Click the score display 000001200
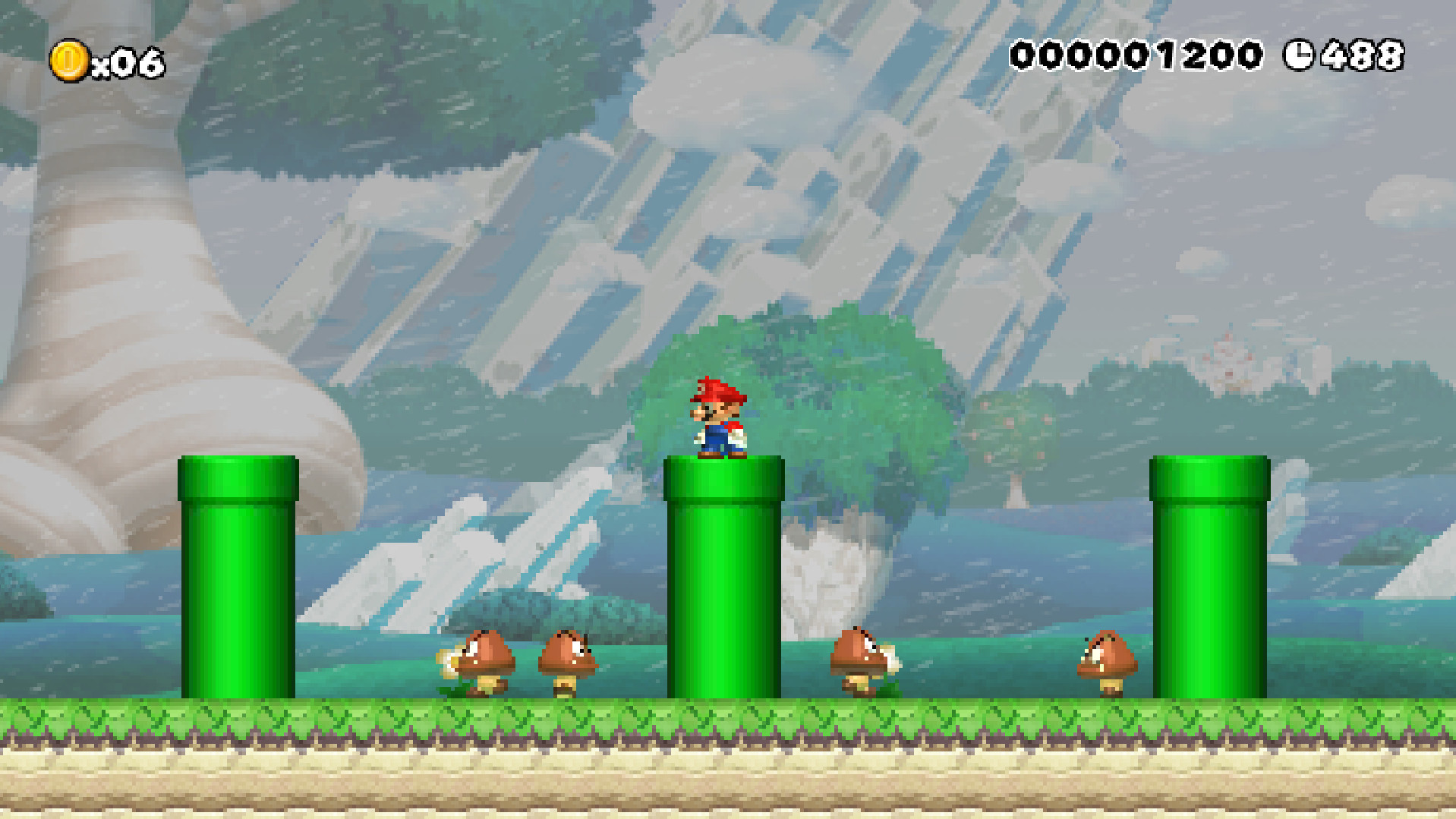This screenshot has height=819, width=1456. [1137, 53]
